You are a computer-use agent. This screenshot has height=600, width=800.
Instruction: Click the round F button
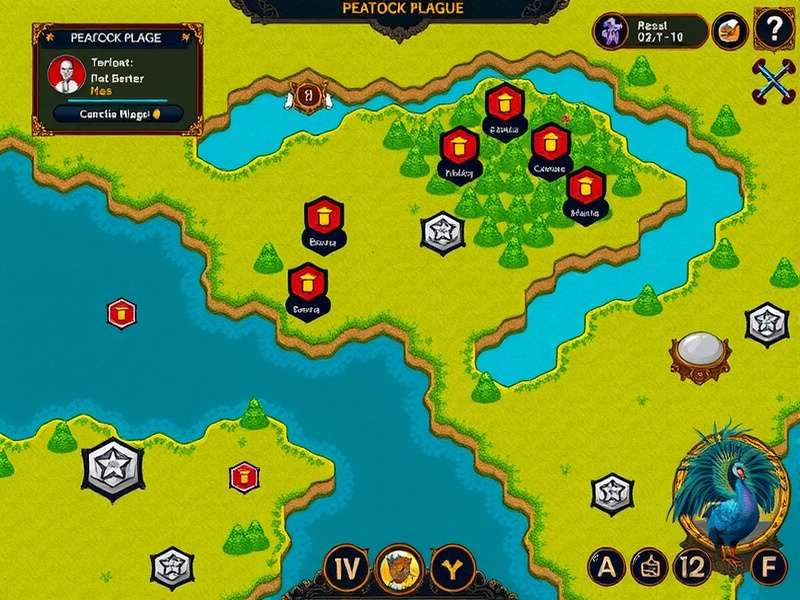[768, 568]
